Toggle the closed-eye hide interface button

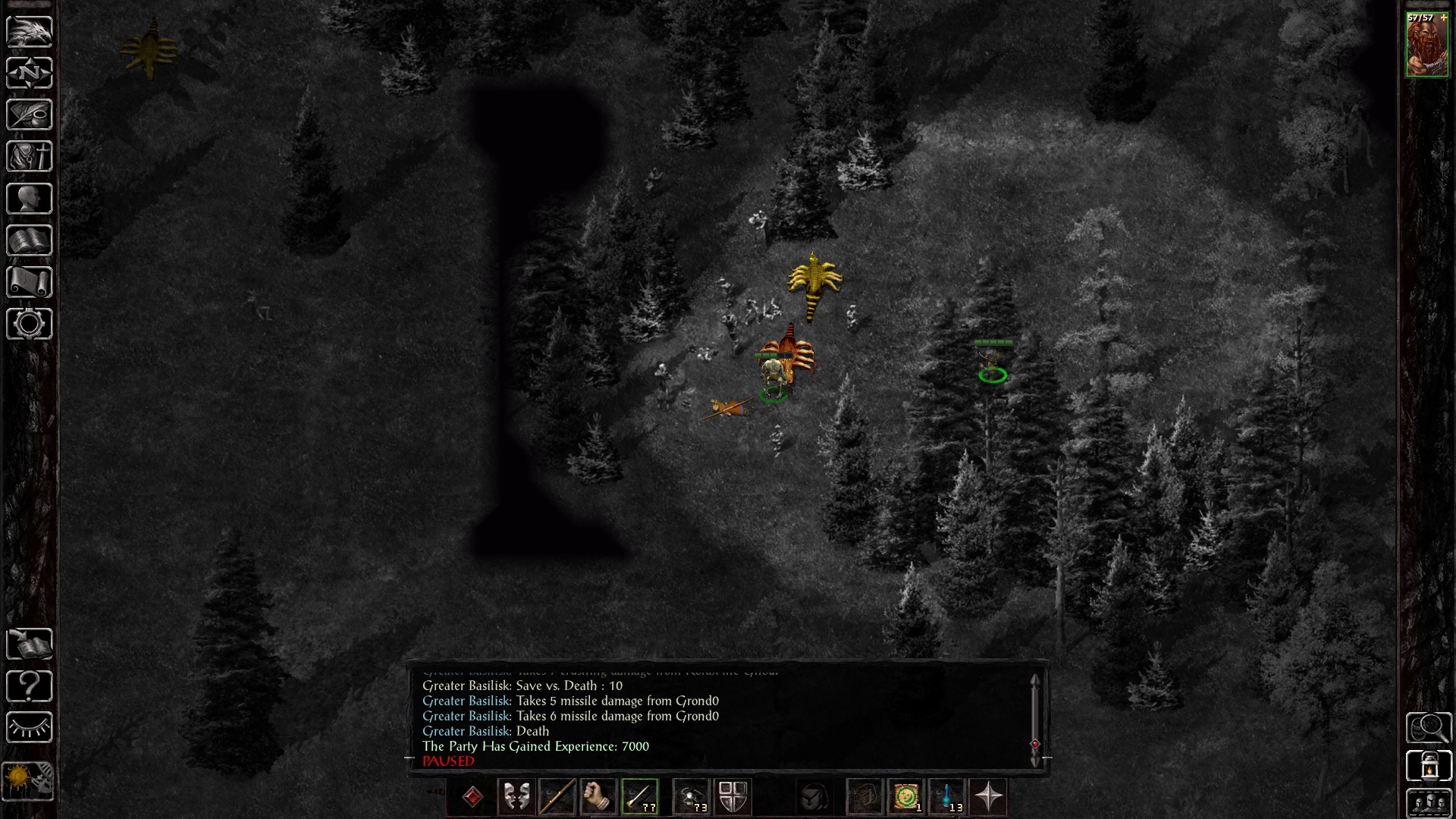tap(30, 728)
